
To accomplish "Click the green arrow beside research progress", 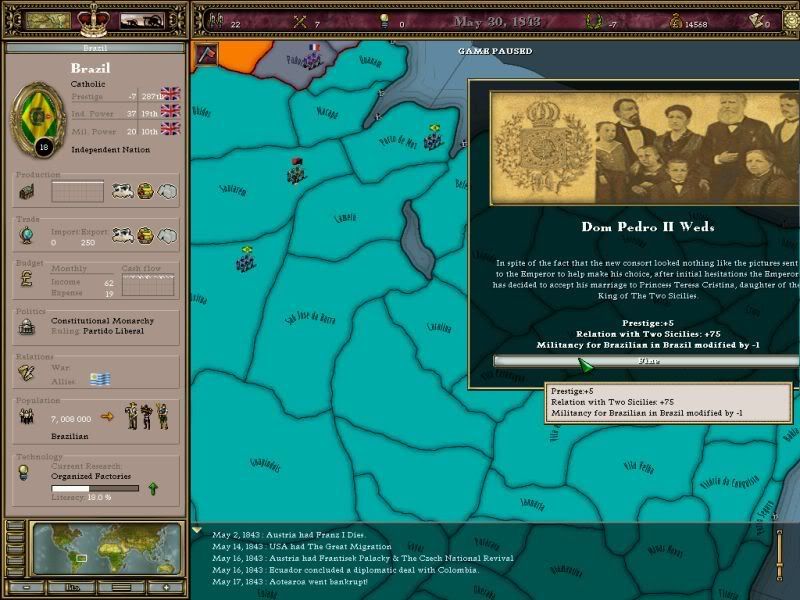I will [152, 488].
